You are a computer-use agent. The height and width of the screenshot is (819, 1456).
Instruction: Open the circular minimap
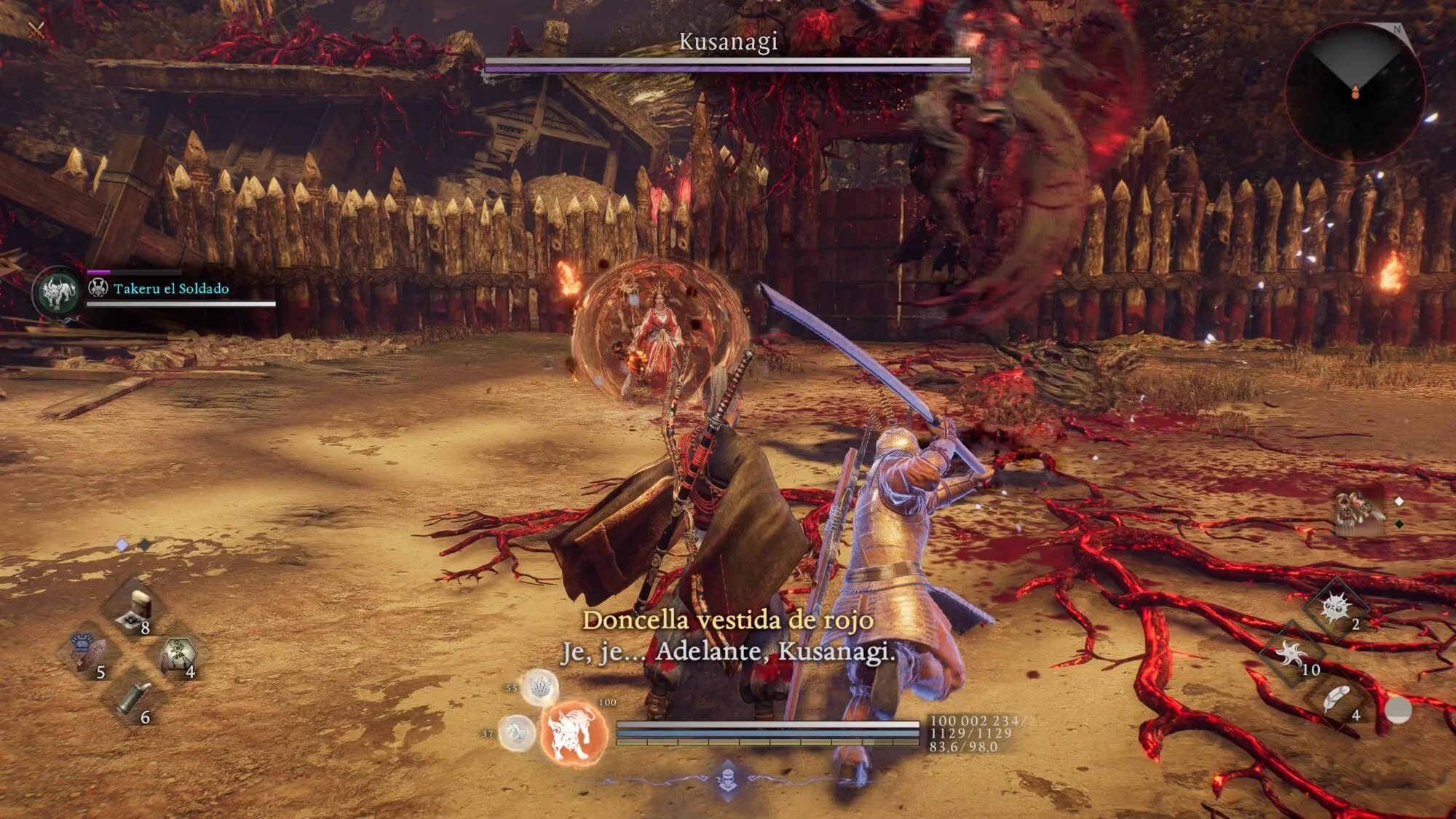(1355, 92)
